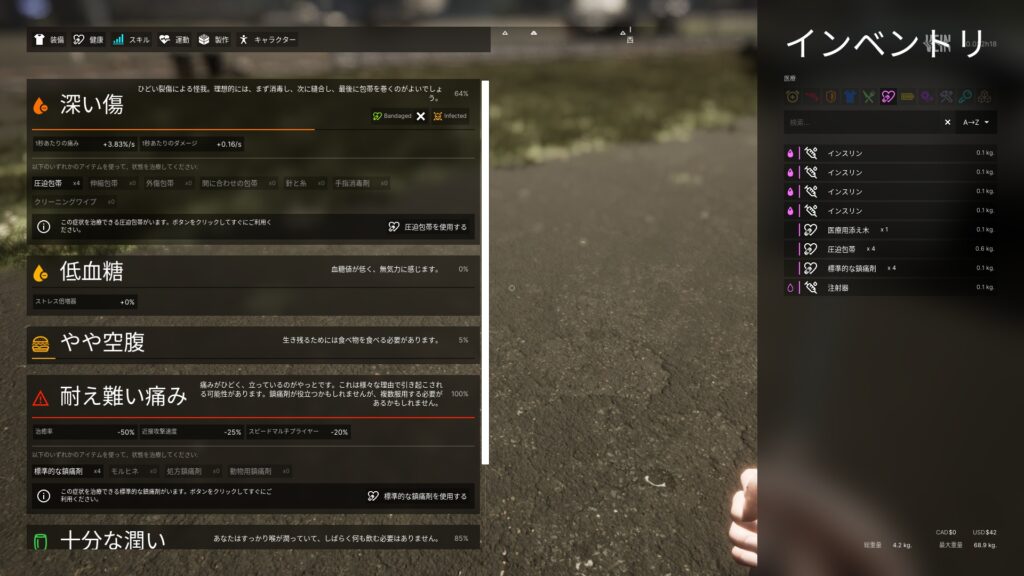Click the inventory search field
Image resolution: width=1024 pixels, height=576 pixels.
click(861, 122)
